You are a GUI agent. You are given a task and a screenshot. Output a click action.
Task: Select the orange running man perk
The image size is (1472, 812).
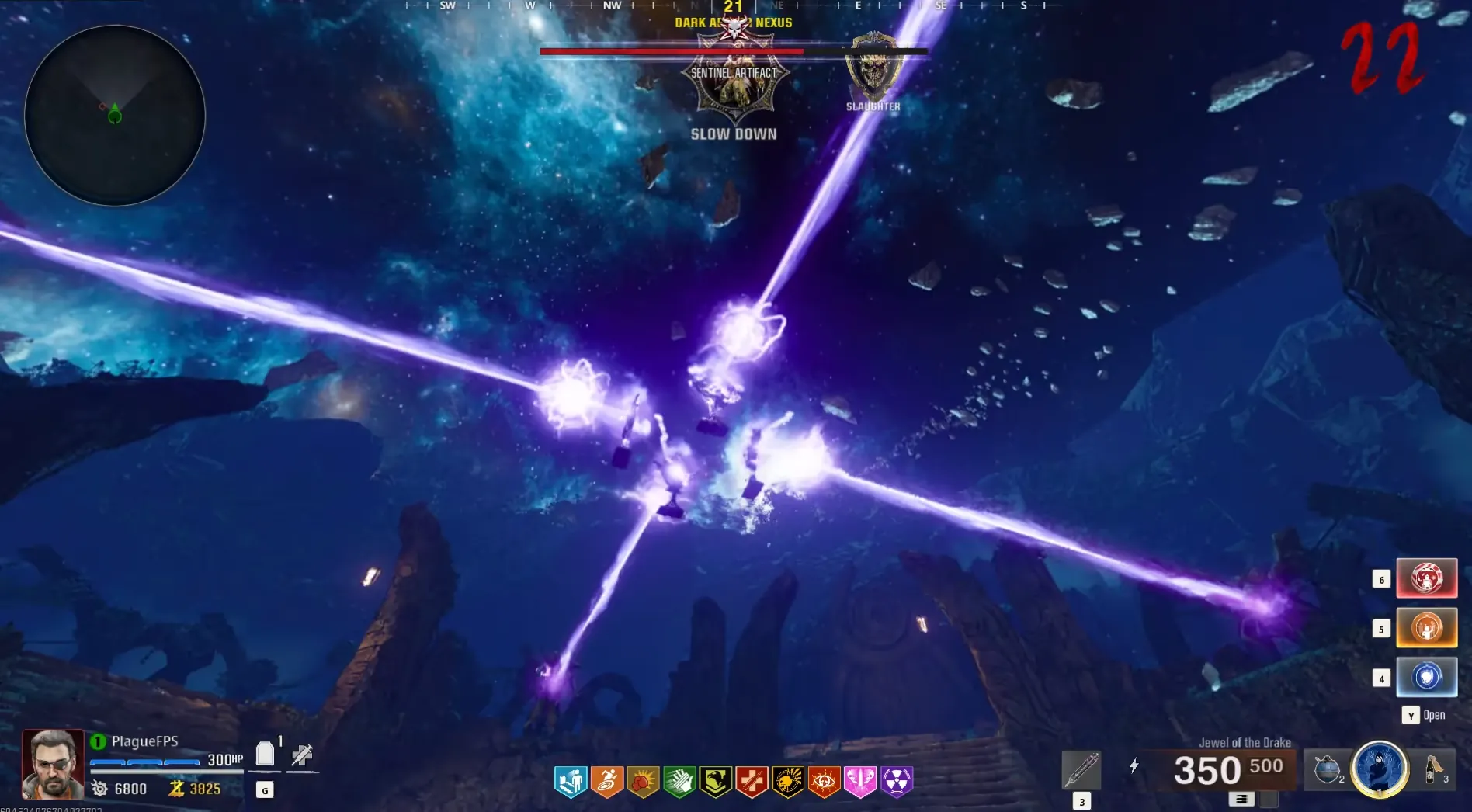coord(607,782)
